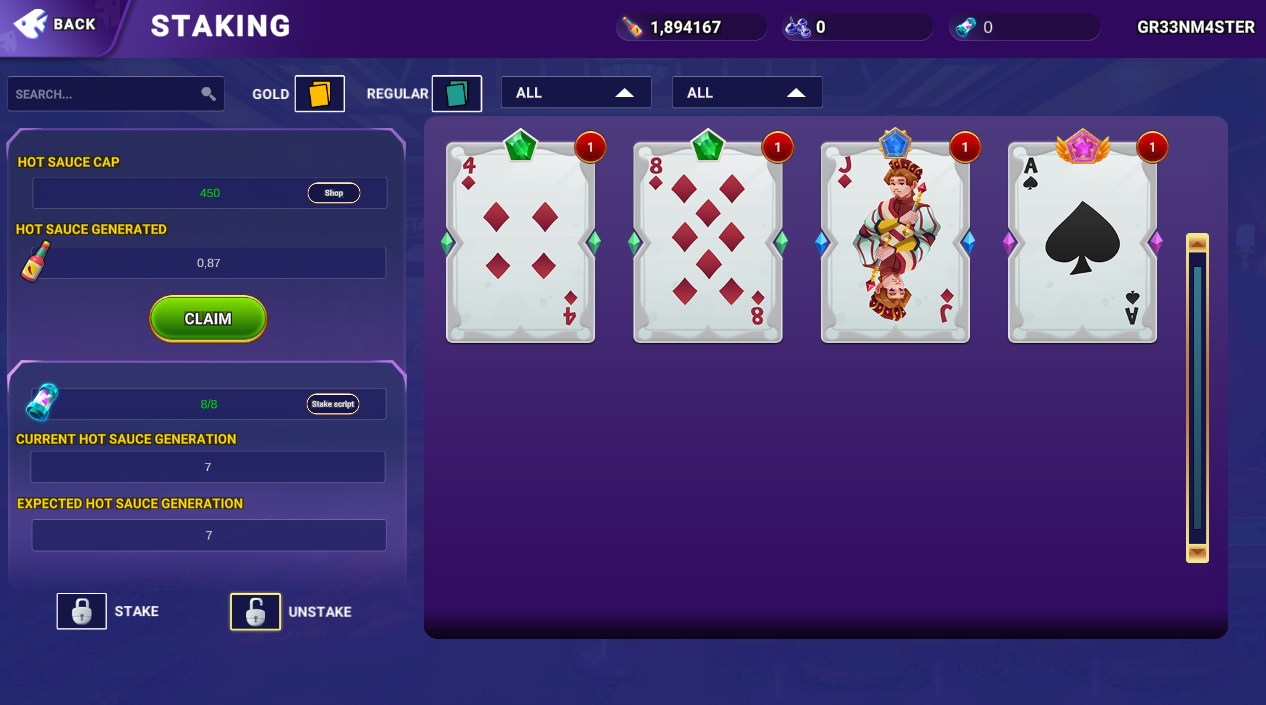Open the first ALL dropdown filter
Screen dimensions: 1266x705
pos(576,93)
